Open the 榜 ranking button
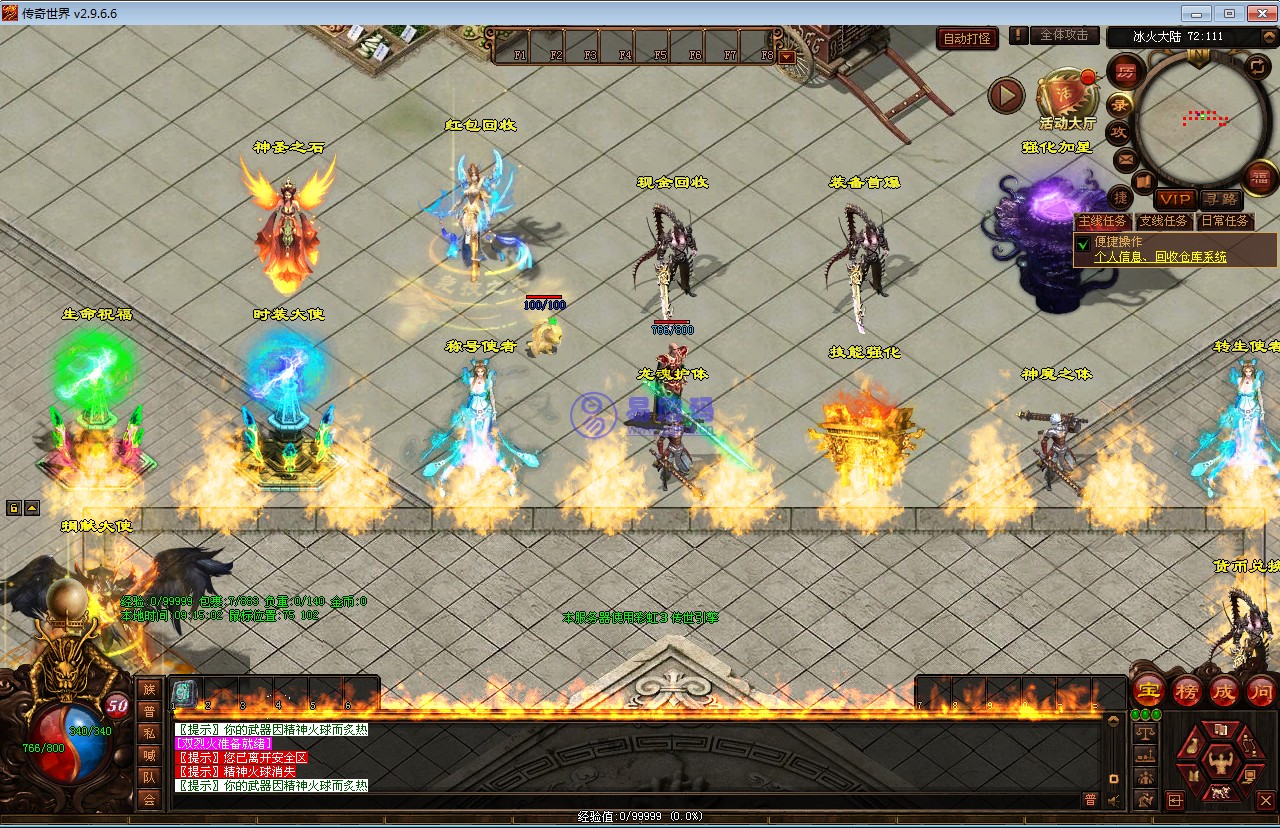The height and width of the screenshot is (828, 1280). [x=1186, y=691]
